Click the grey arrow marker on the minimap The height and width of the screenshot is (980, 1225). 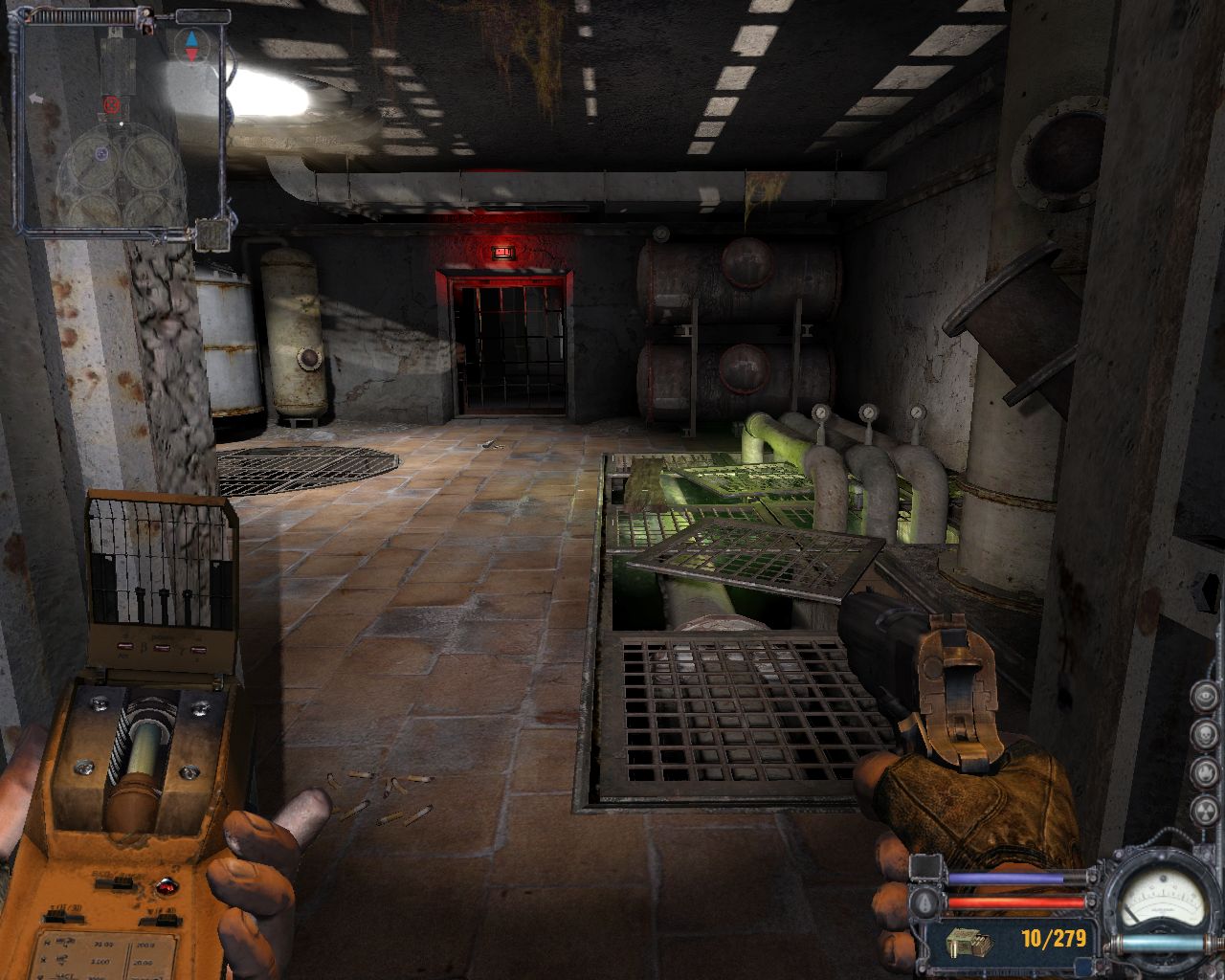(x=37, y=98)
